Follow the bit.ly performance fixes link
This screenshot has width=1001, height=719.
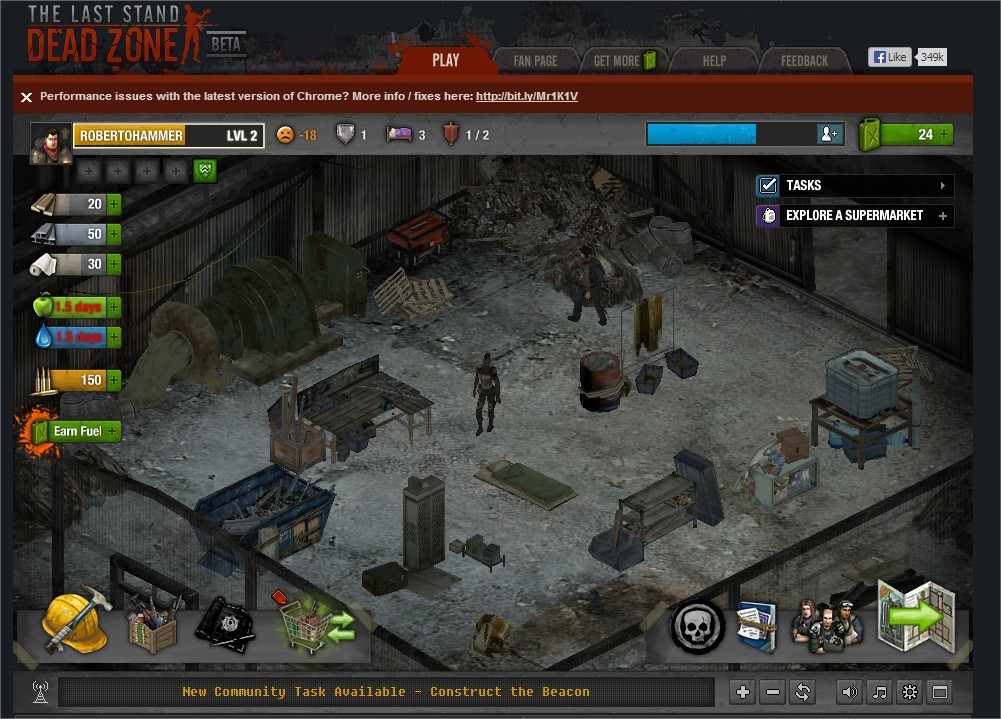pyautogui.click(x=526, y=97)
